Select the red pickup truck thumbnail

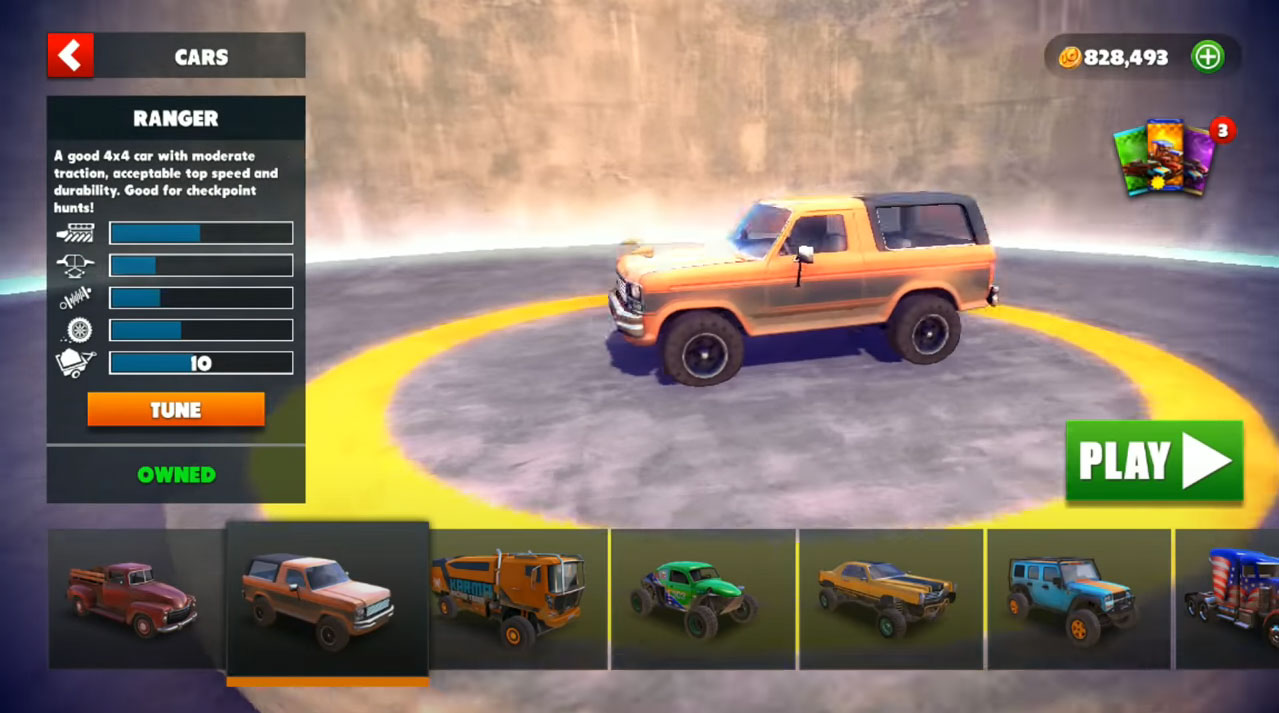pyautogui.click(x=133, y=598)
